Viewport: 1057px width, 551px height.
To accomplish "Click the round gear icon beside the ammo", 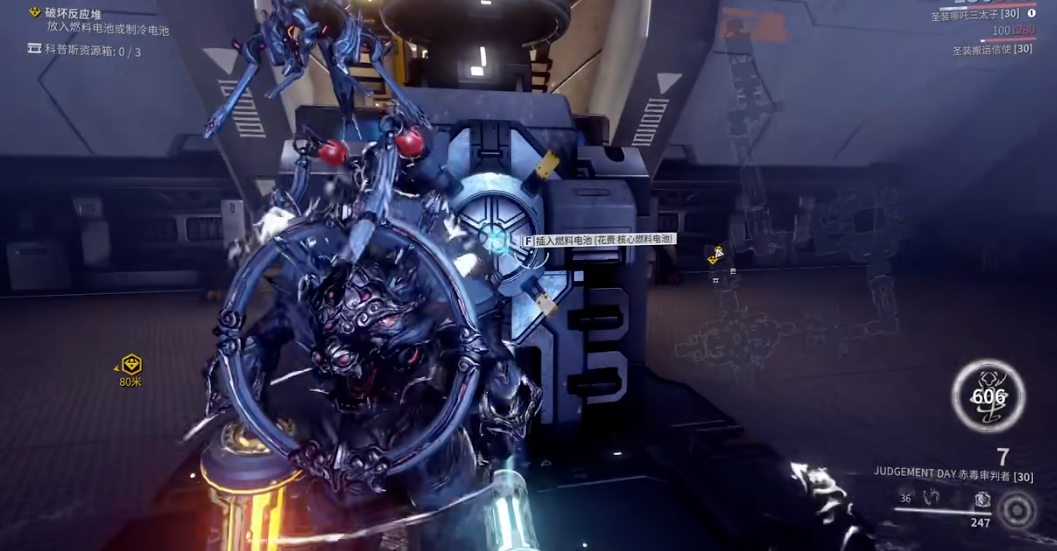I will [1018, 511].
